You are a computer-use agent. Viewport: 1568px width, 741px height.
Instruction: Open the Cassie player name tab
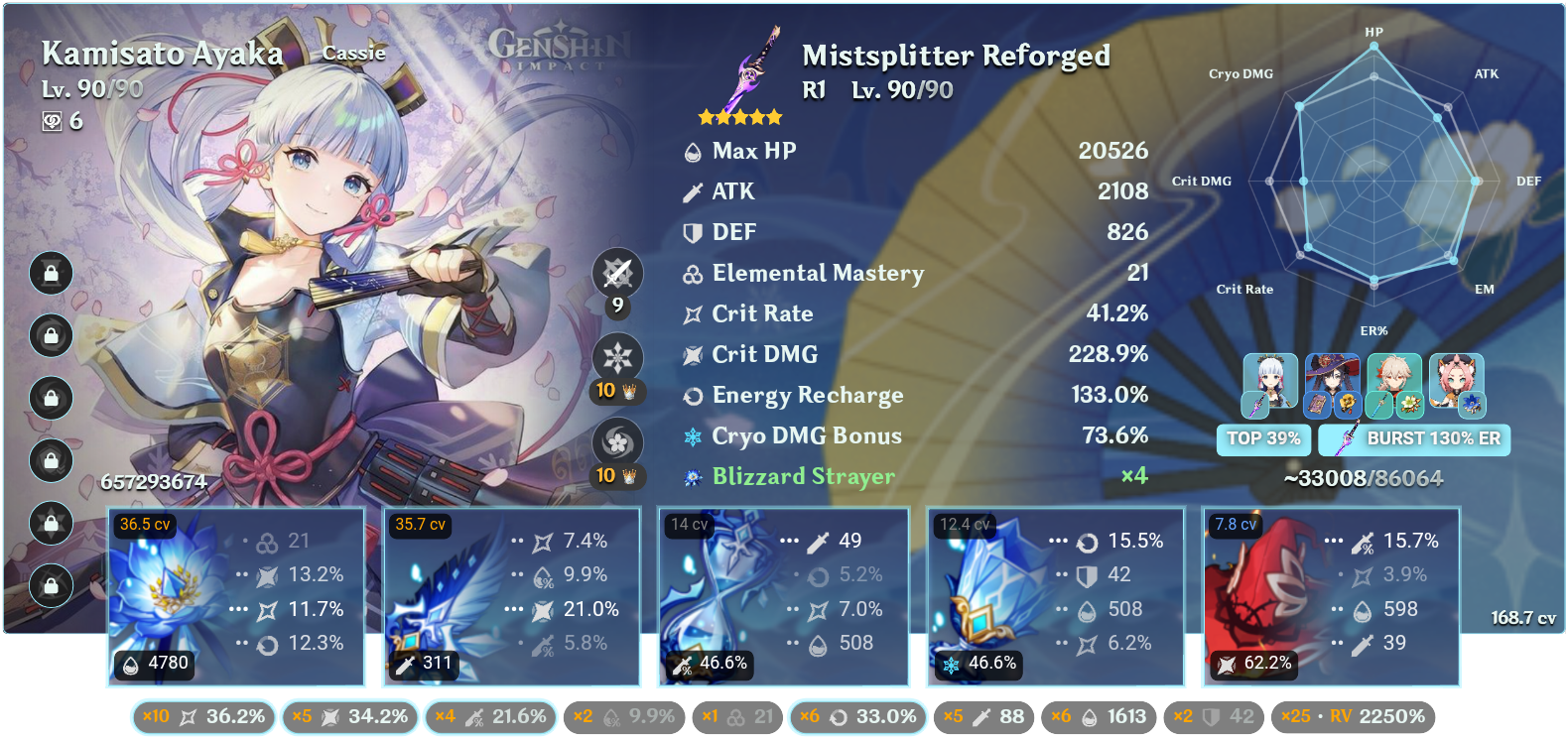point(353,54)
